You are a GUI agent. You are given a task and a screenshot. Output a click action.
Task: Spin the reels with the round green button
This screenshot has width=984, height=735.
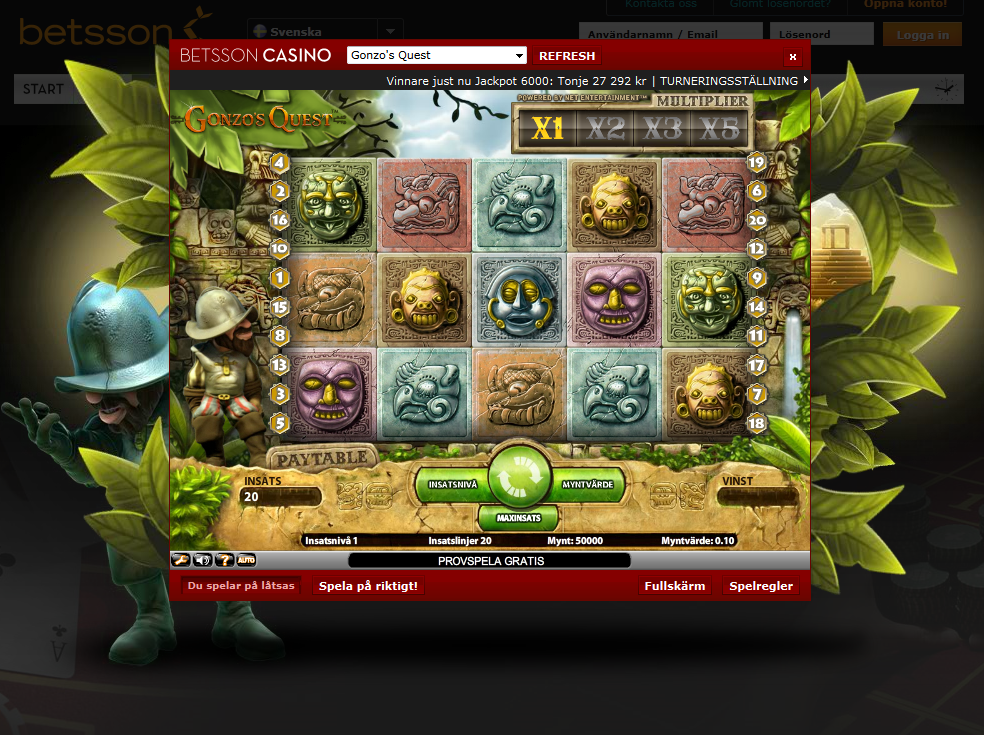click(519, 475)
